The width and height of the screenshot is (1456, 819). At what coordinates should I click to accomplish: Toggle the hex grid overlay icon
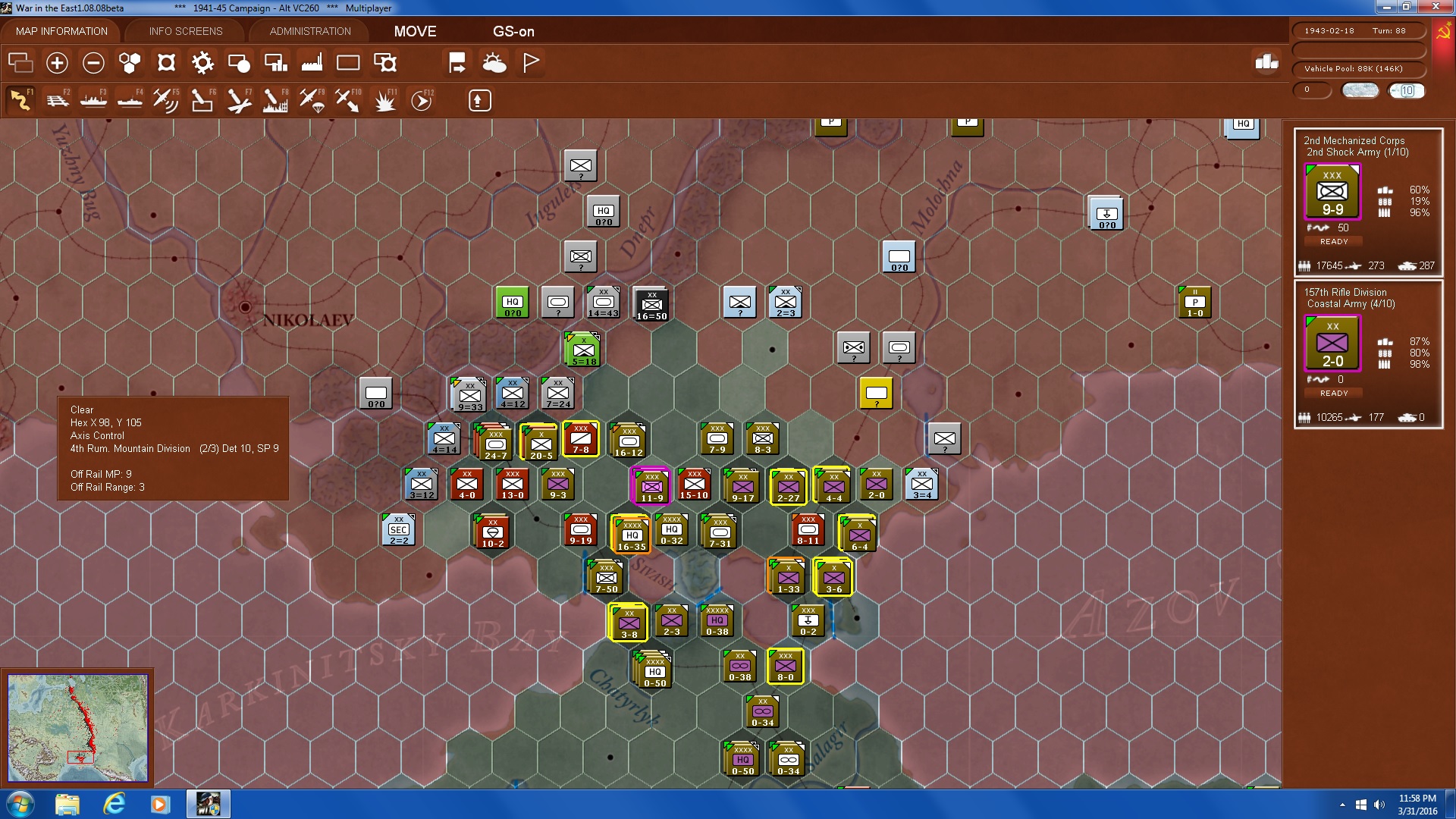tap(129, 63)
